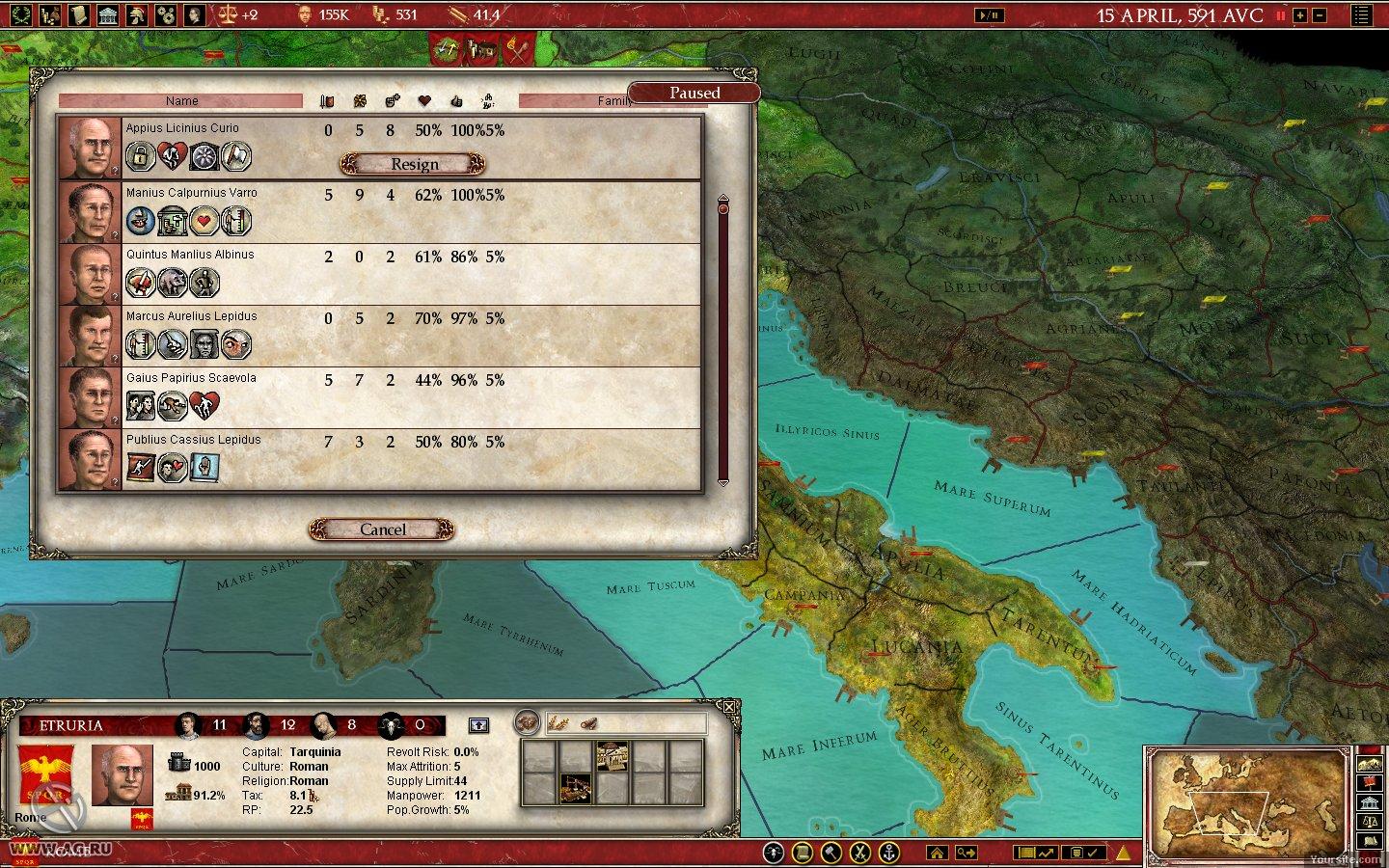
Task: Cancel the character selection dialog
Action: (382, 529)
